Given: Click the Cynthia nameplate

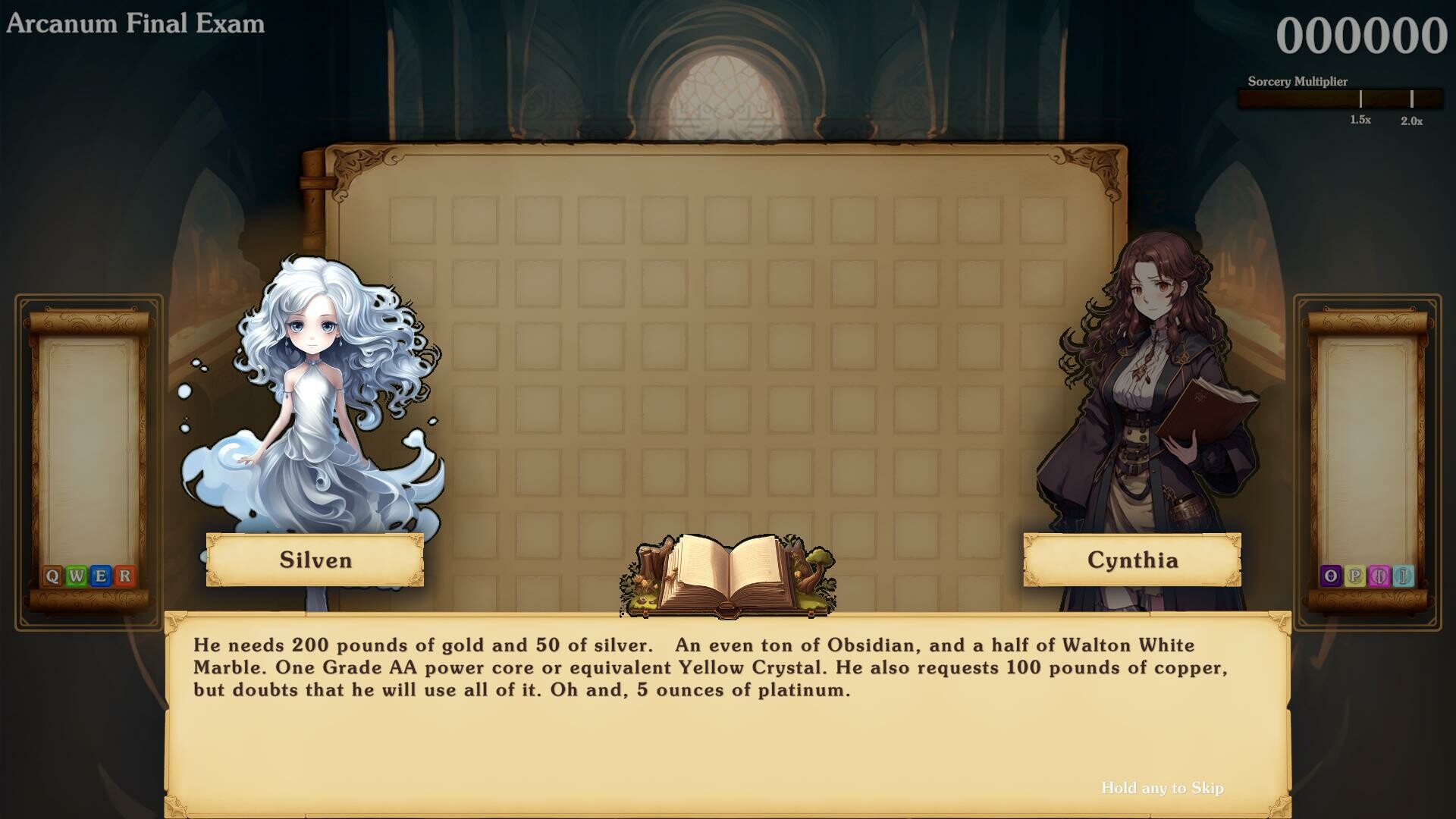Looking at the screenshot, I should [x=1132, y=561].
